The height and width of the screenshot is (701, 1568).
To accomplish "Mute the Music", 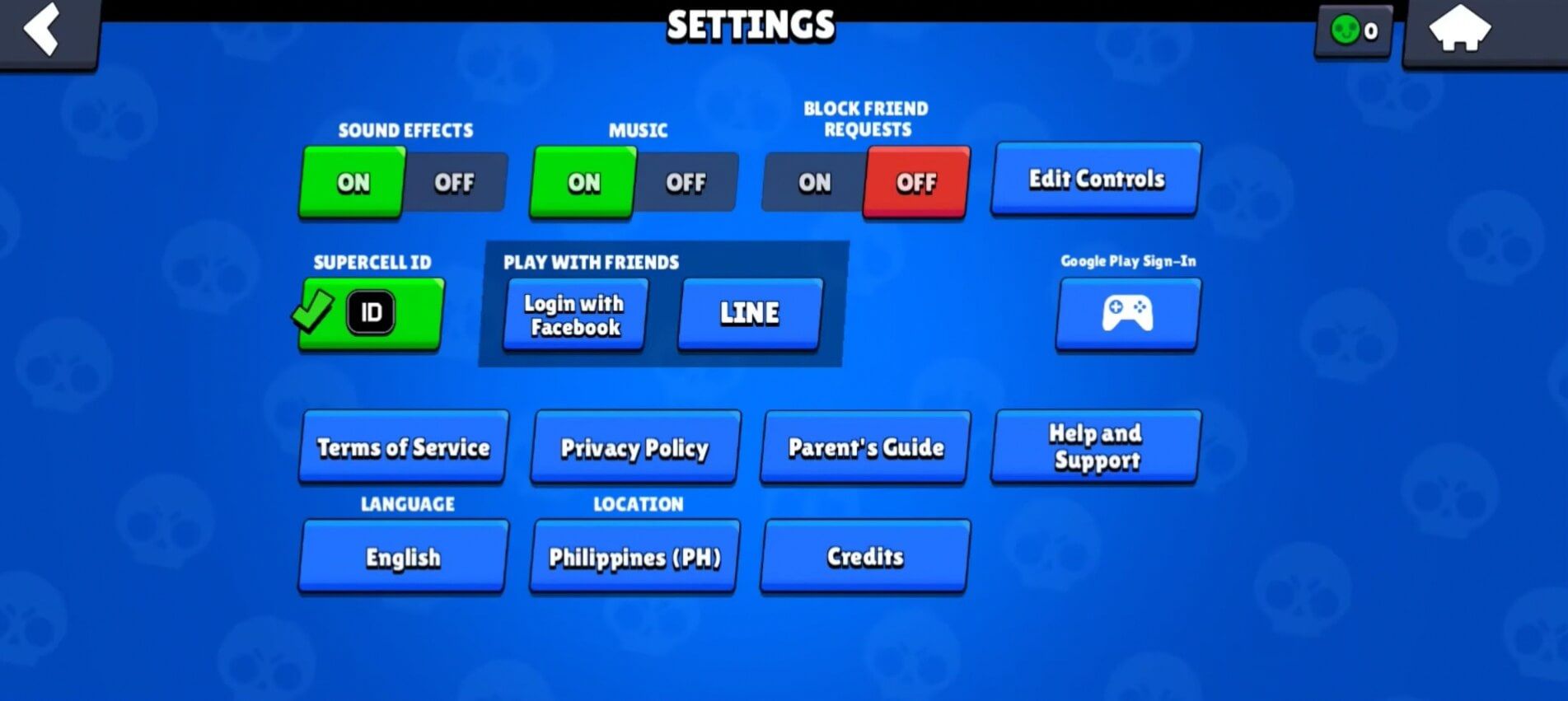I will (685, 183).
